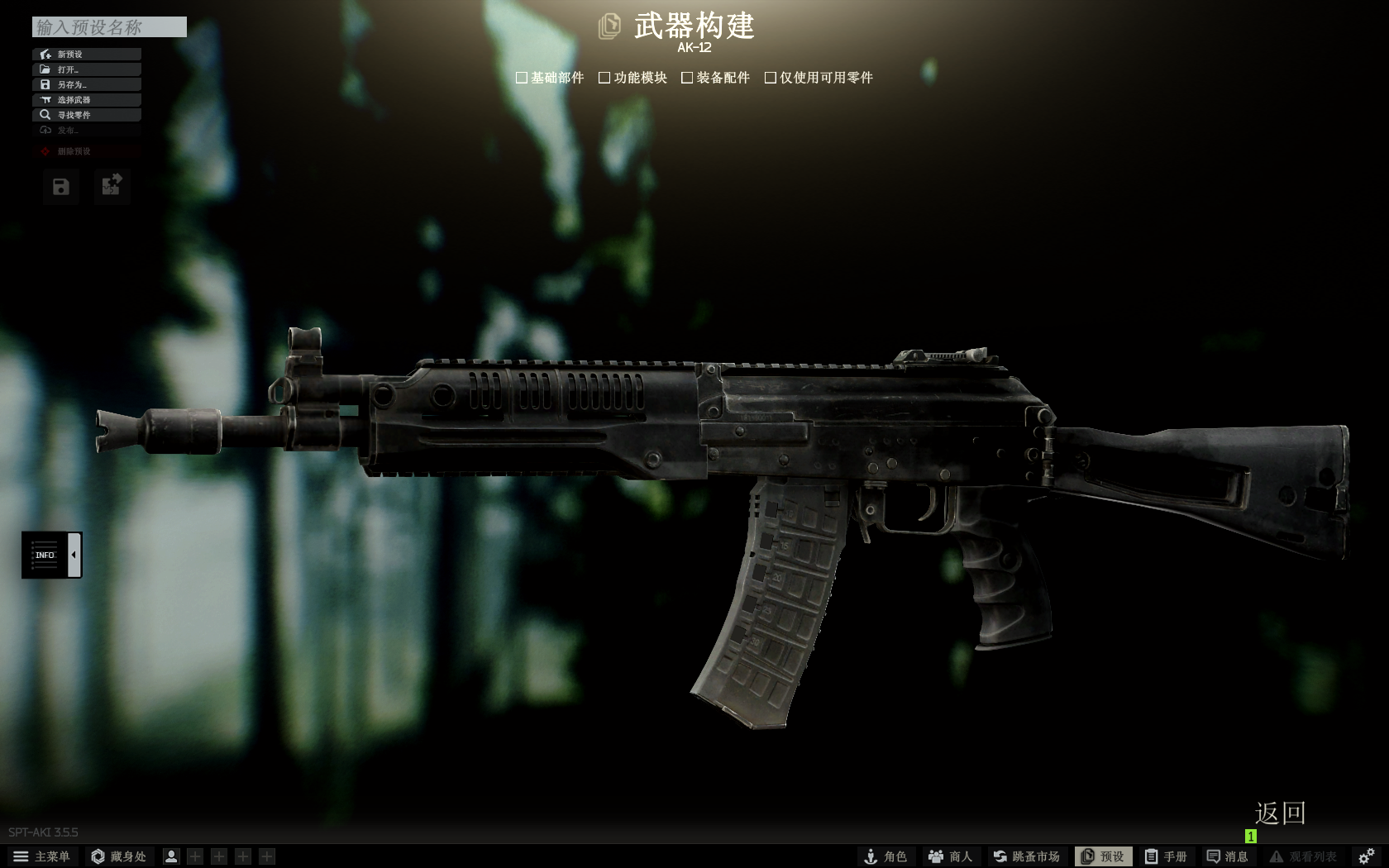Enable the 基础部件 checkbox
The width and height of the screenshot is (1389, 868).
522,77
